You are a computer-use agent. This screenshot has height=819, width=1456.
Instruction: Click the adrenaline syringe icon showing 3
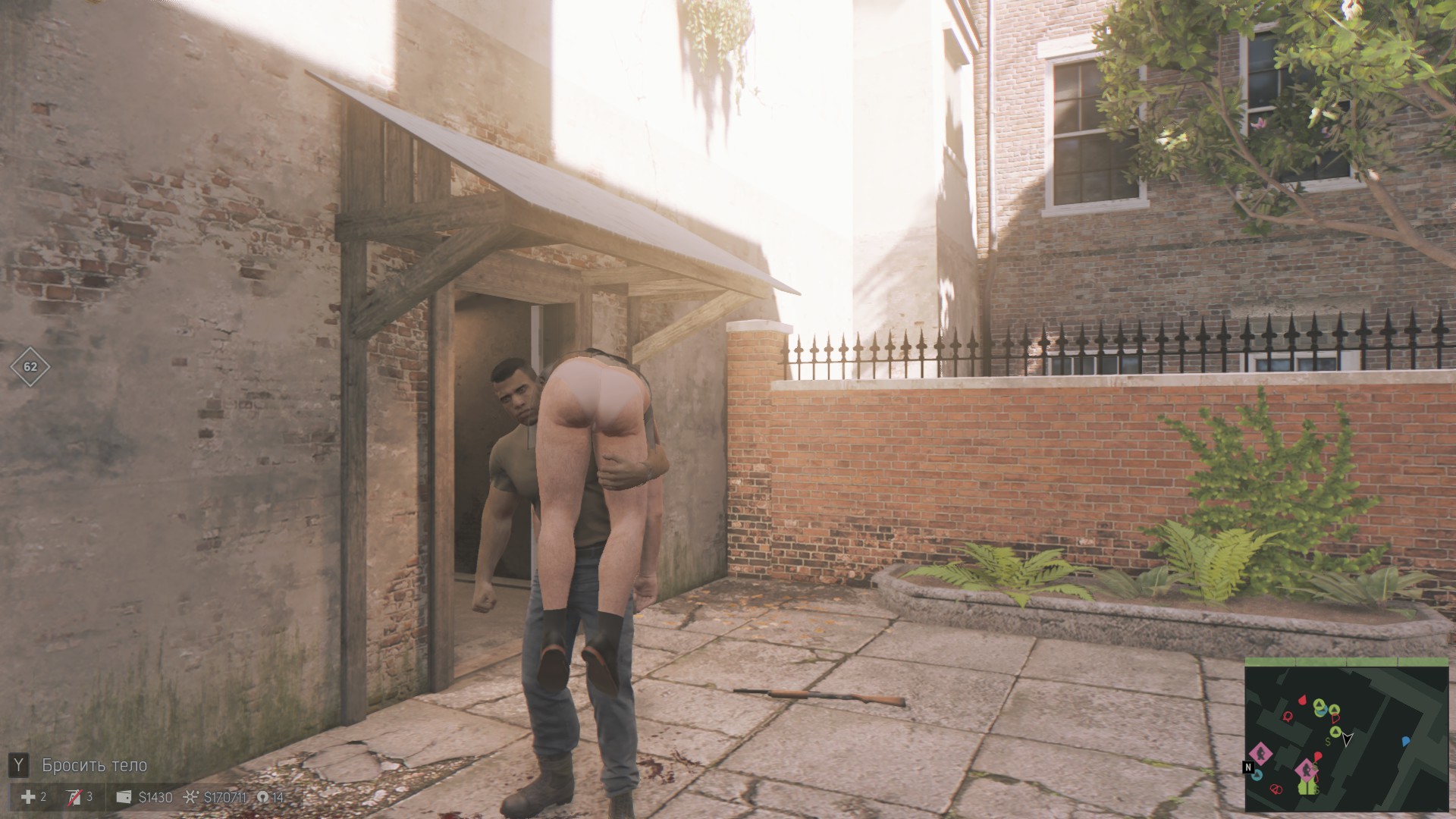[x=74, y=797]
